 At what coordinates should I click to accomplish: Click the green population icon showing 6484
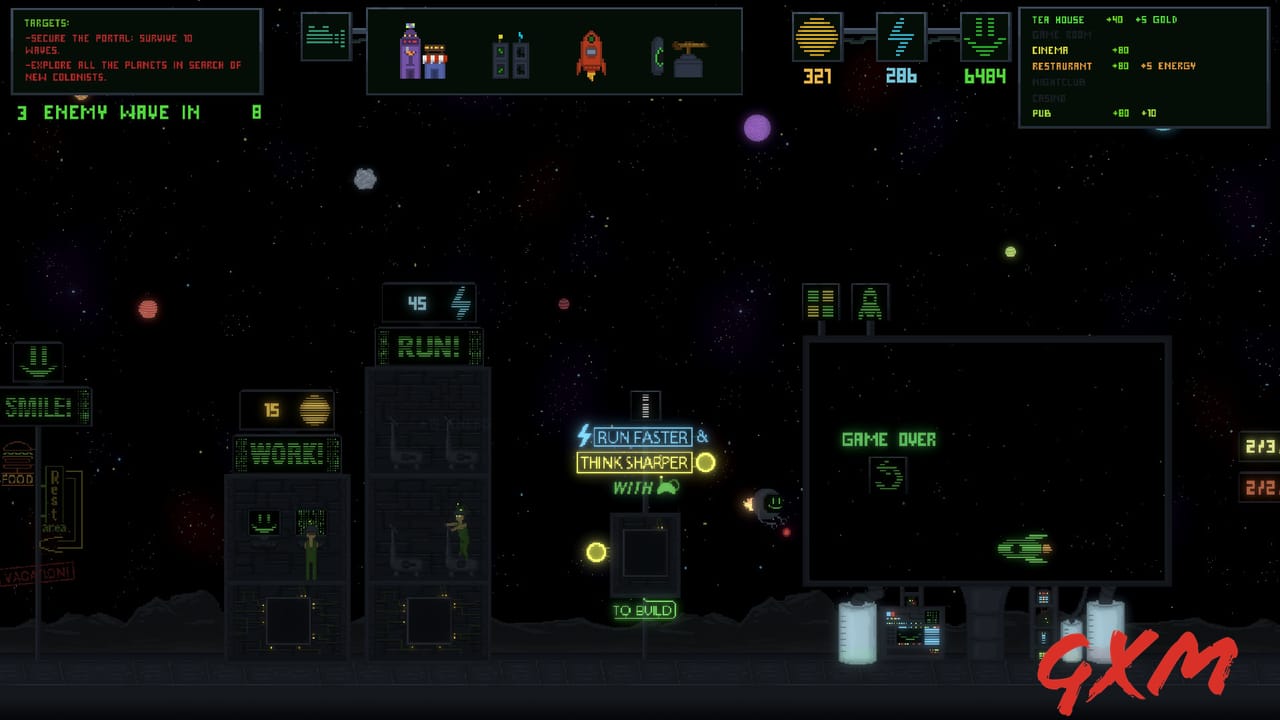pos(984,38)
